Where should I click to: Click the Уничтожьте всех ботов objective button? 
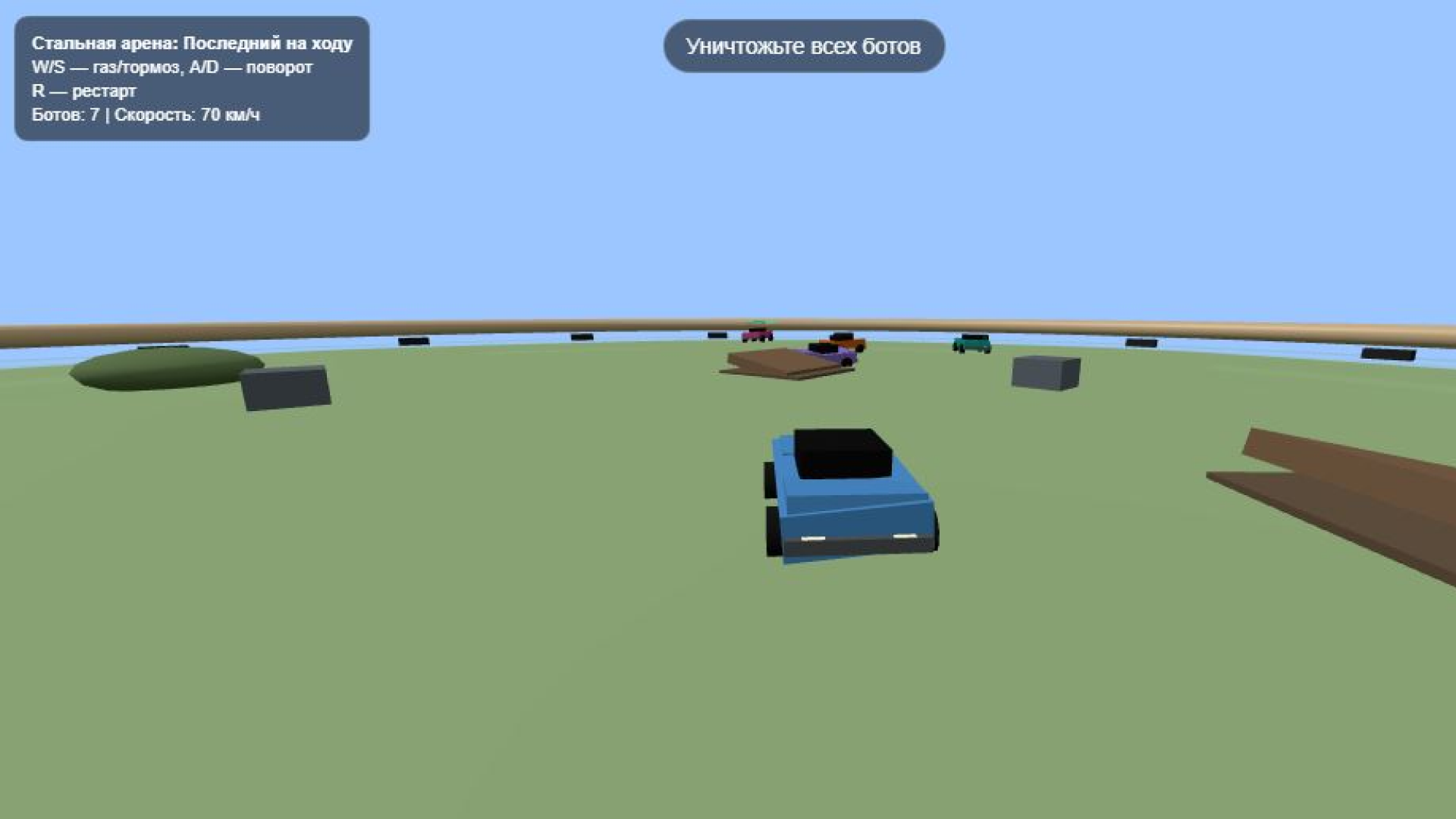click(x=805, y=45)
